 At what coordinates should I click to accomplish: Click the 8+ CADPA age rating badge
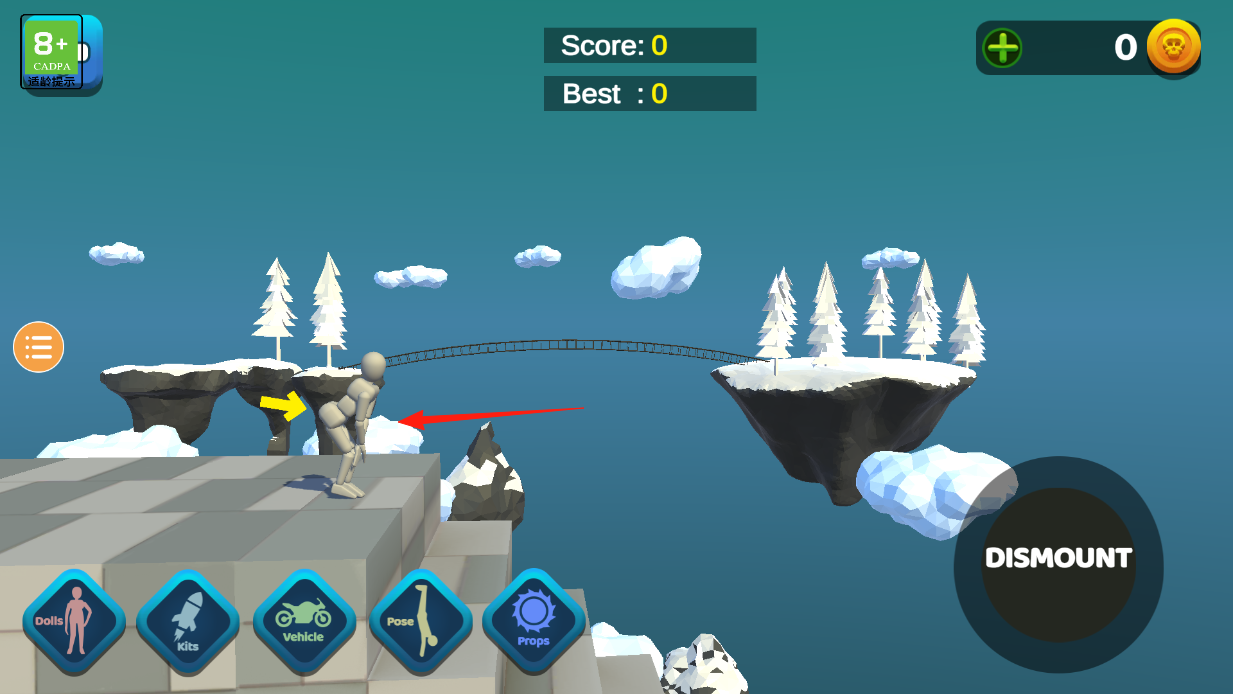coord(51,52)
